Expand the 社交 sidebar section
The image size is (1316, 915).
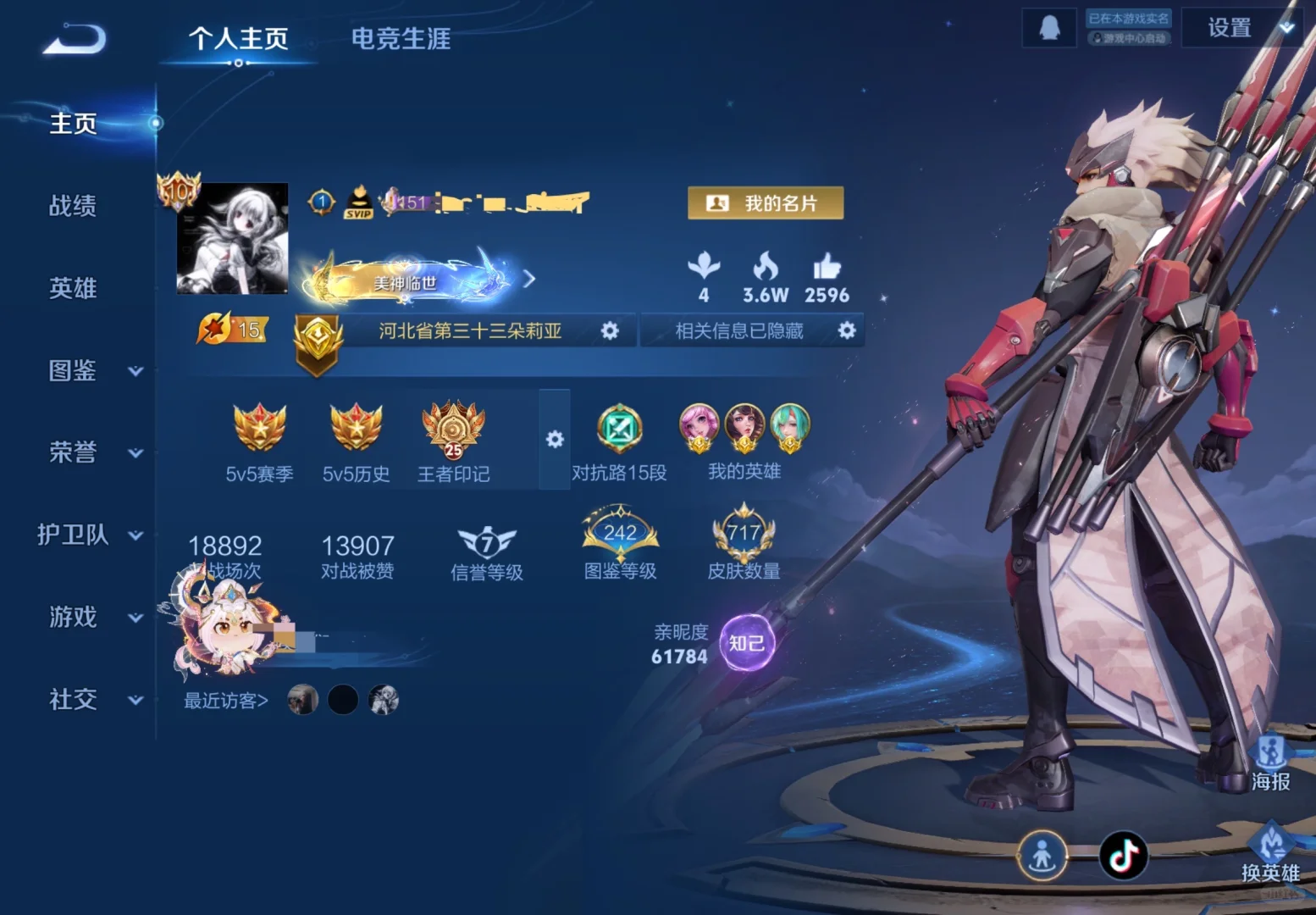72,700
